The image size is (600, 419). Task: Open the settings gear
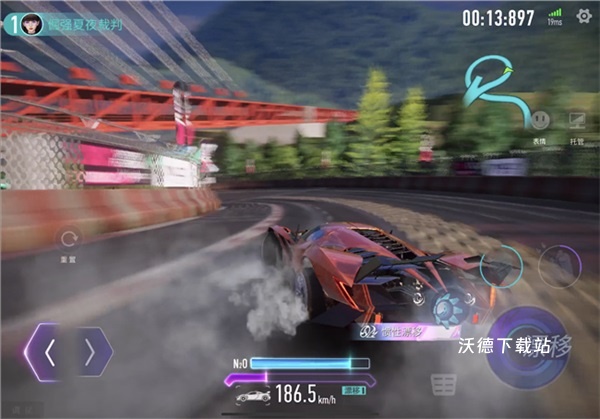click(x=583, y=17)
